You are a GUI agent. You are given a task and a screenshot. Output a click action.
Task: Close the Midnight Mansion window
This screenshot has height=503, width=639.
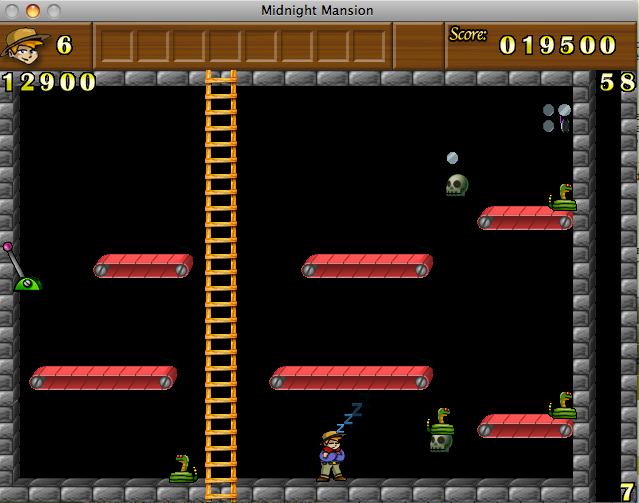click(12, 10)
